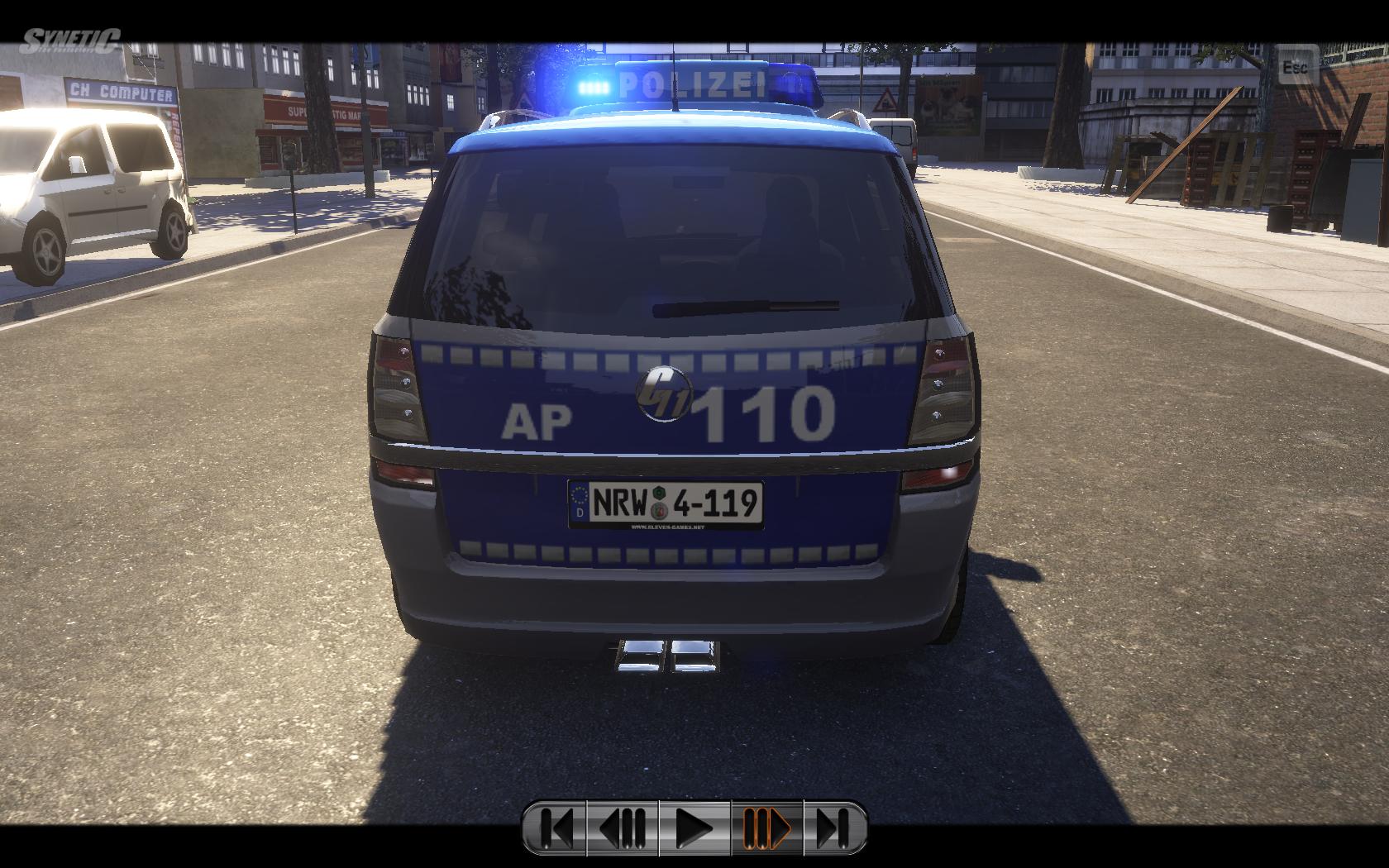
Task: Play the replay in slow-motion reverse
Action: (623, 827)
